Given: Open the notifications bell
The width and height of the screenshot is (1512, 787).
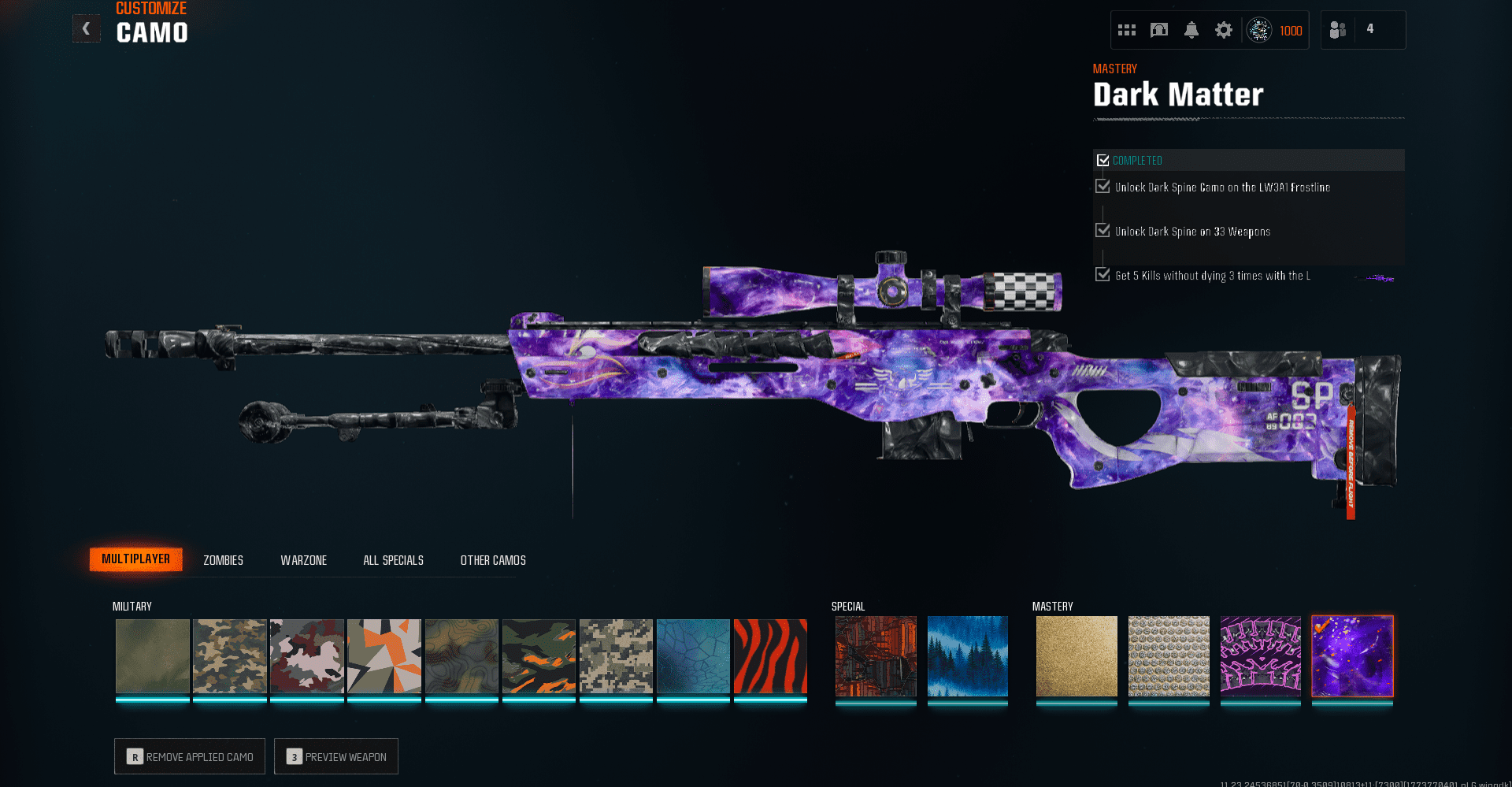Looking at the screenshot, I should pyautogui.click(x=1191, y=30).
